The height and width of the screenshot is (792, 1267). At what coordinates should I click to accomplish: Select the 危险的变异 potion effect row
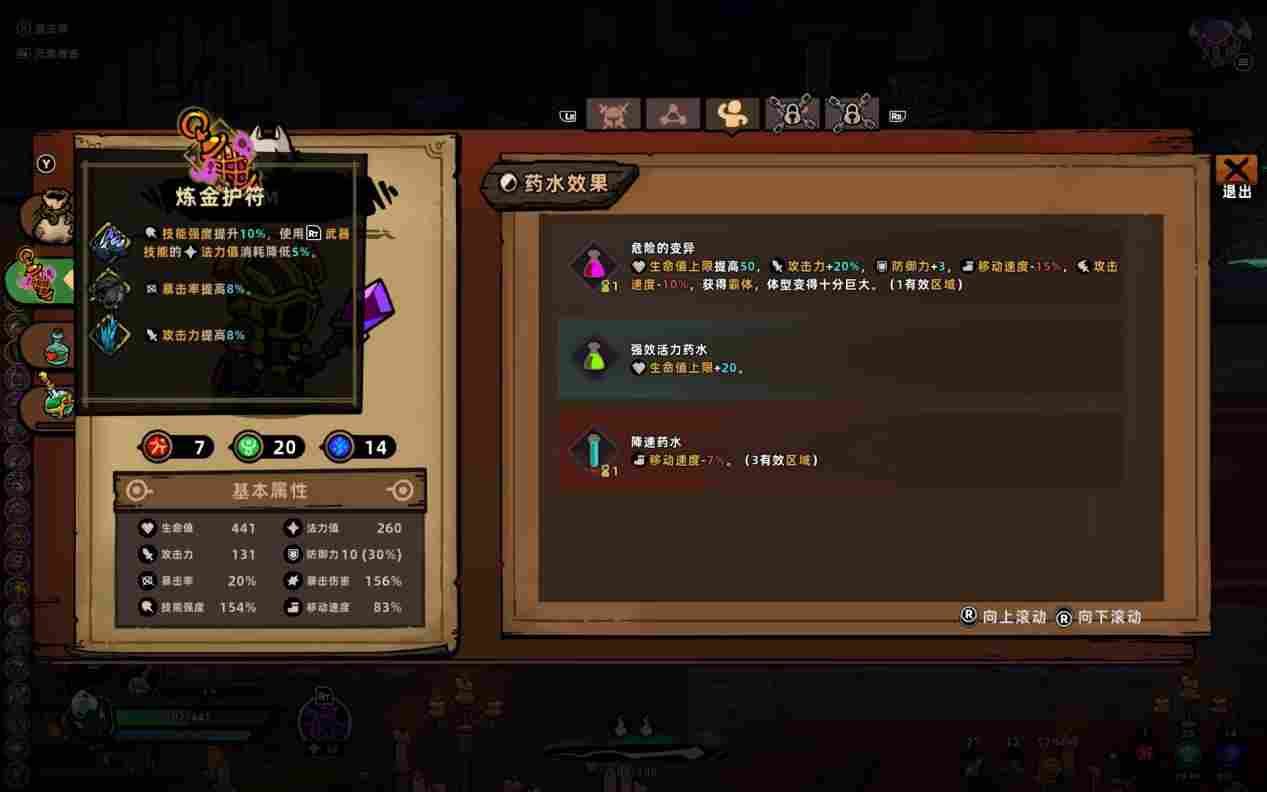coord(840,267)
